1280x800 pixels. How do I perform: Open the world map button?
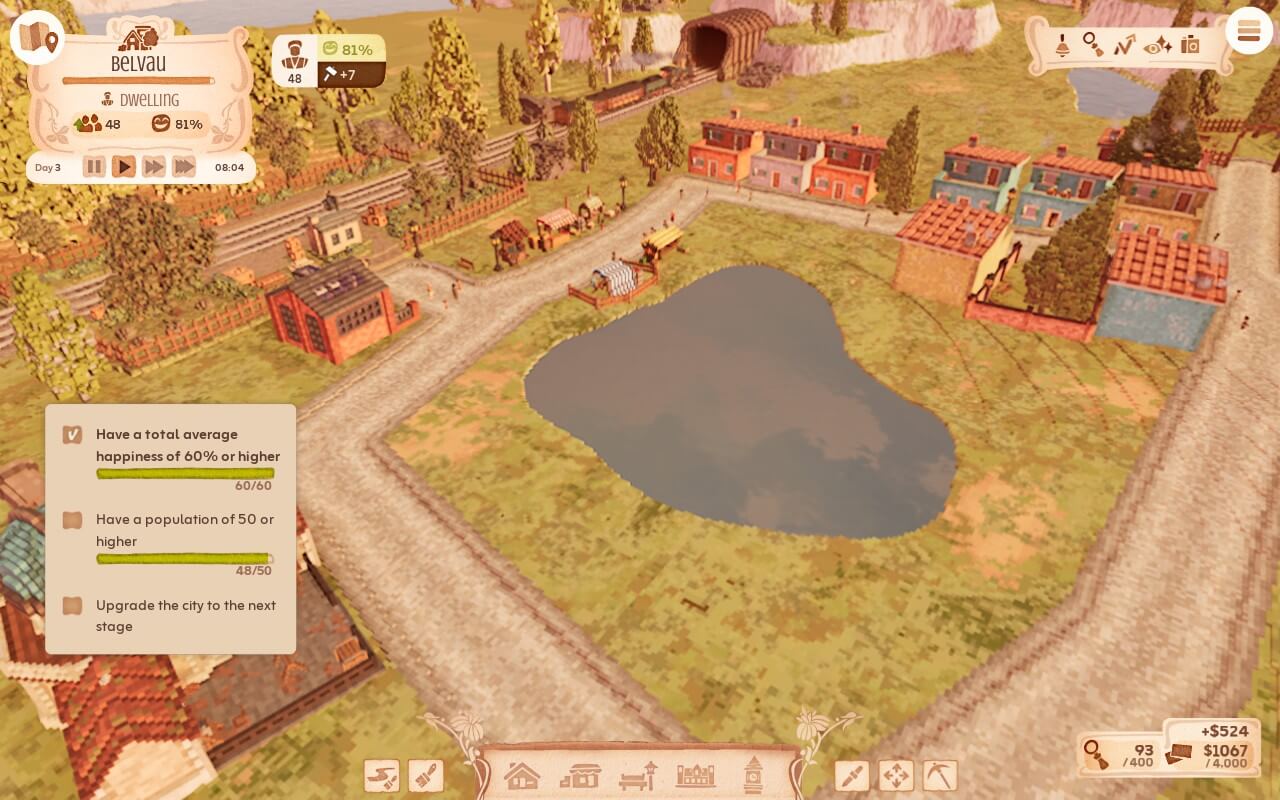pos(37,38)
